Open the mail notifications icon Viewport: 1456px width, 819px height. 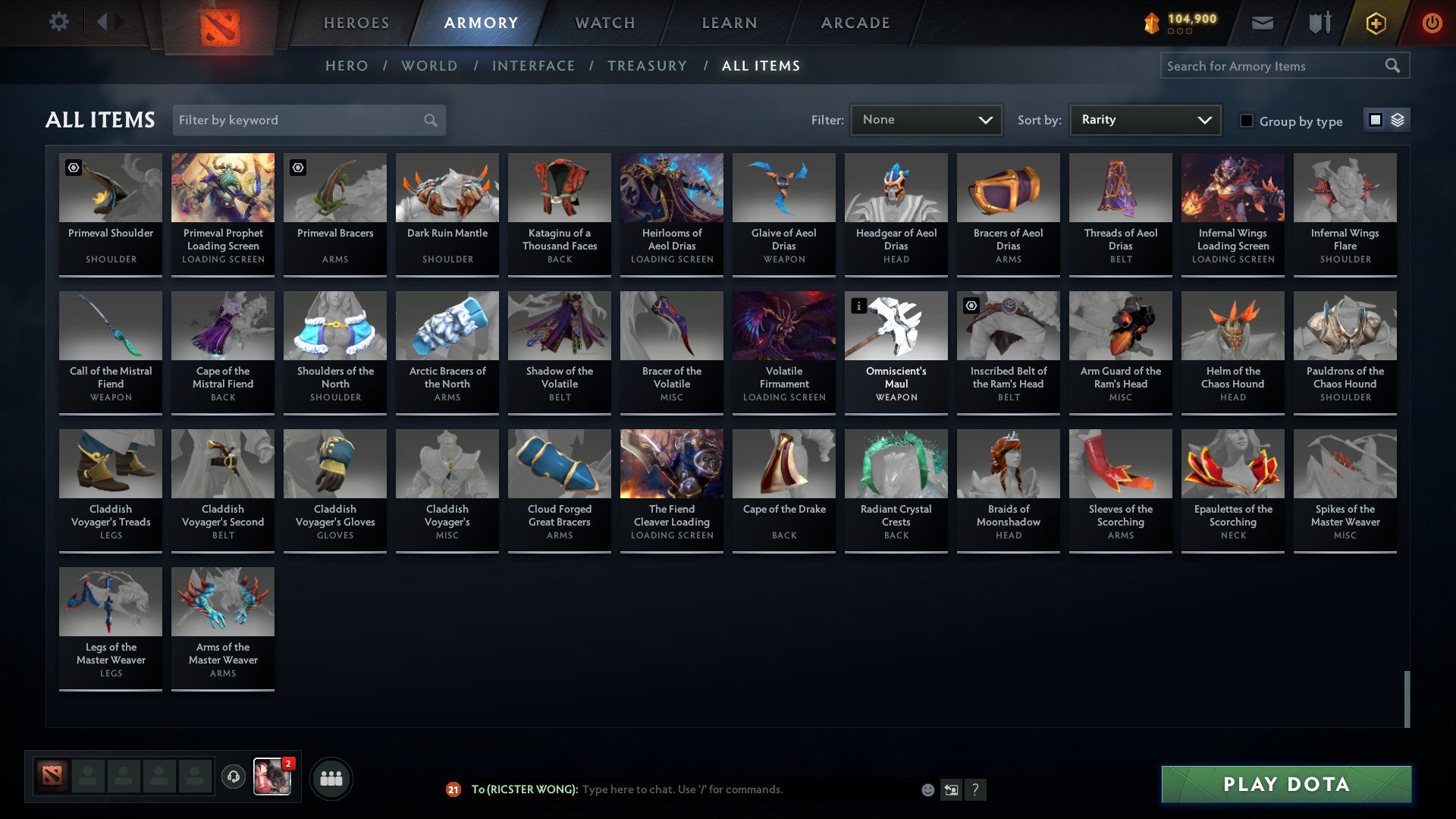1262,23
